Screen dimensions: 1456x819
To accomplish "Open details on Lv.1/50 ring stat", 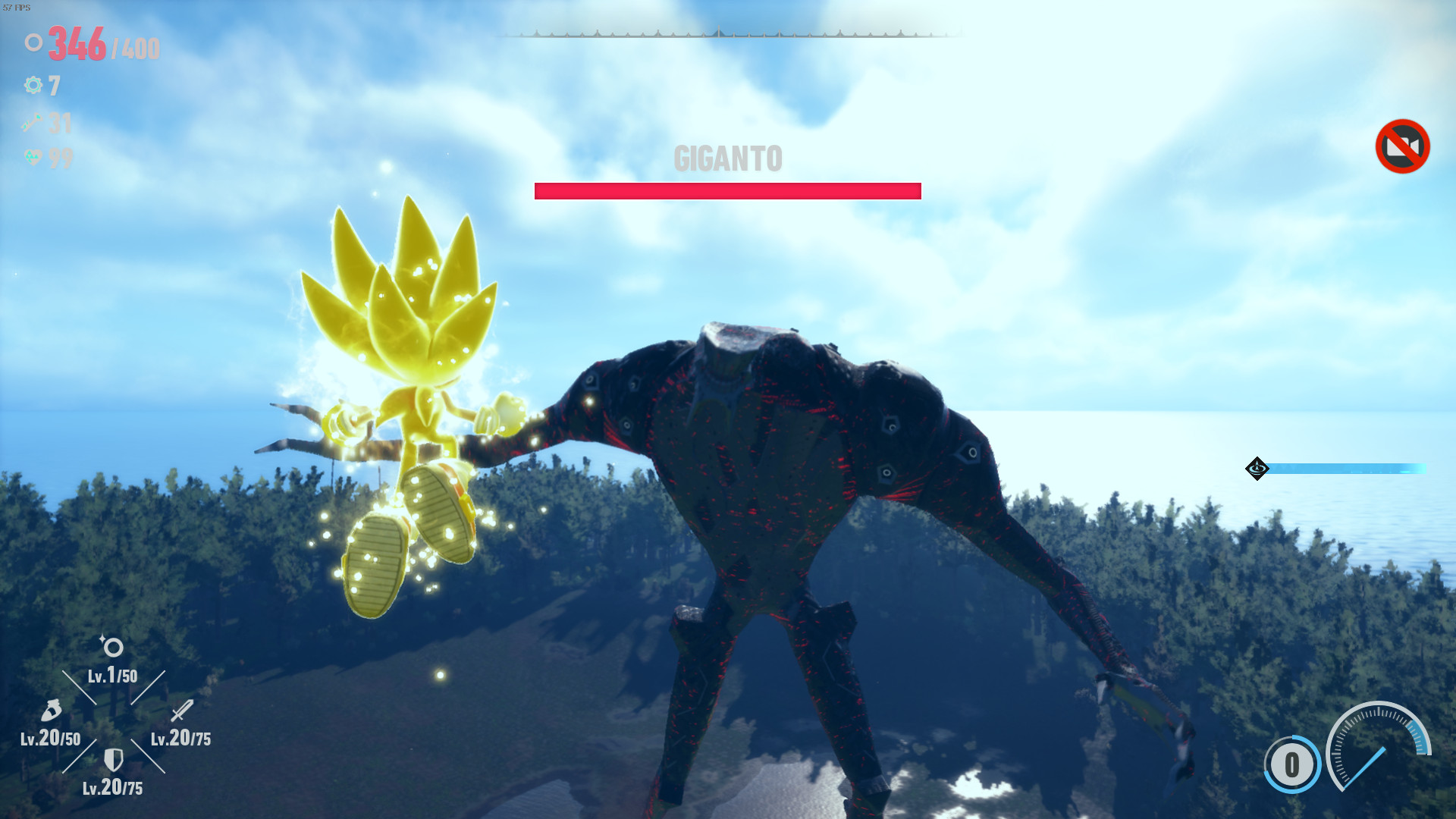I will [112, 677].
